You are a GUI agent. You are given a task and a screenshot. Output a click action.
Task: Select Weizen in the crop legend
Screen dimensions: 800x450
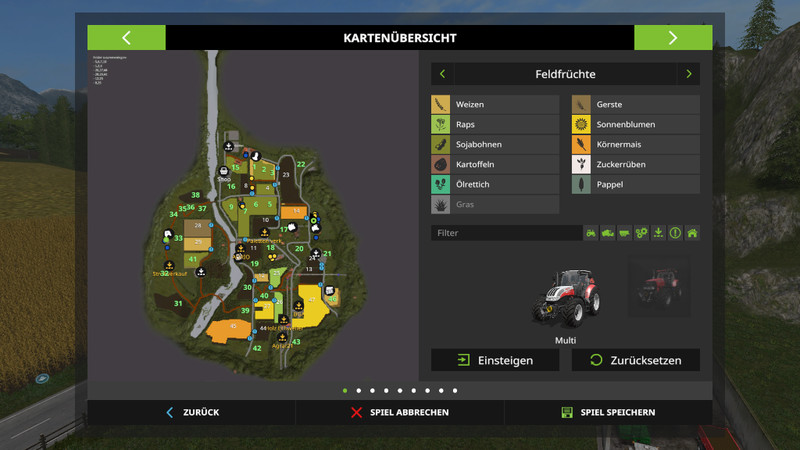coord(495,105)
